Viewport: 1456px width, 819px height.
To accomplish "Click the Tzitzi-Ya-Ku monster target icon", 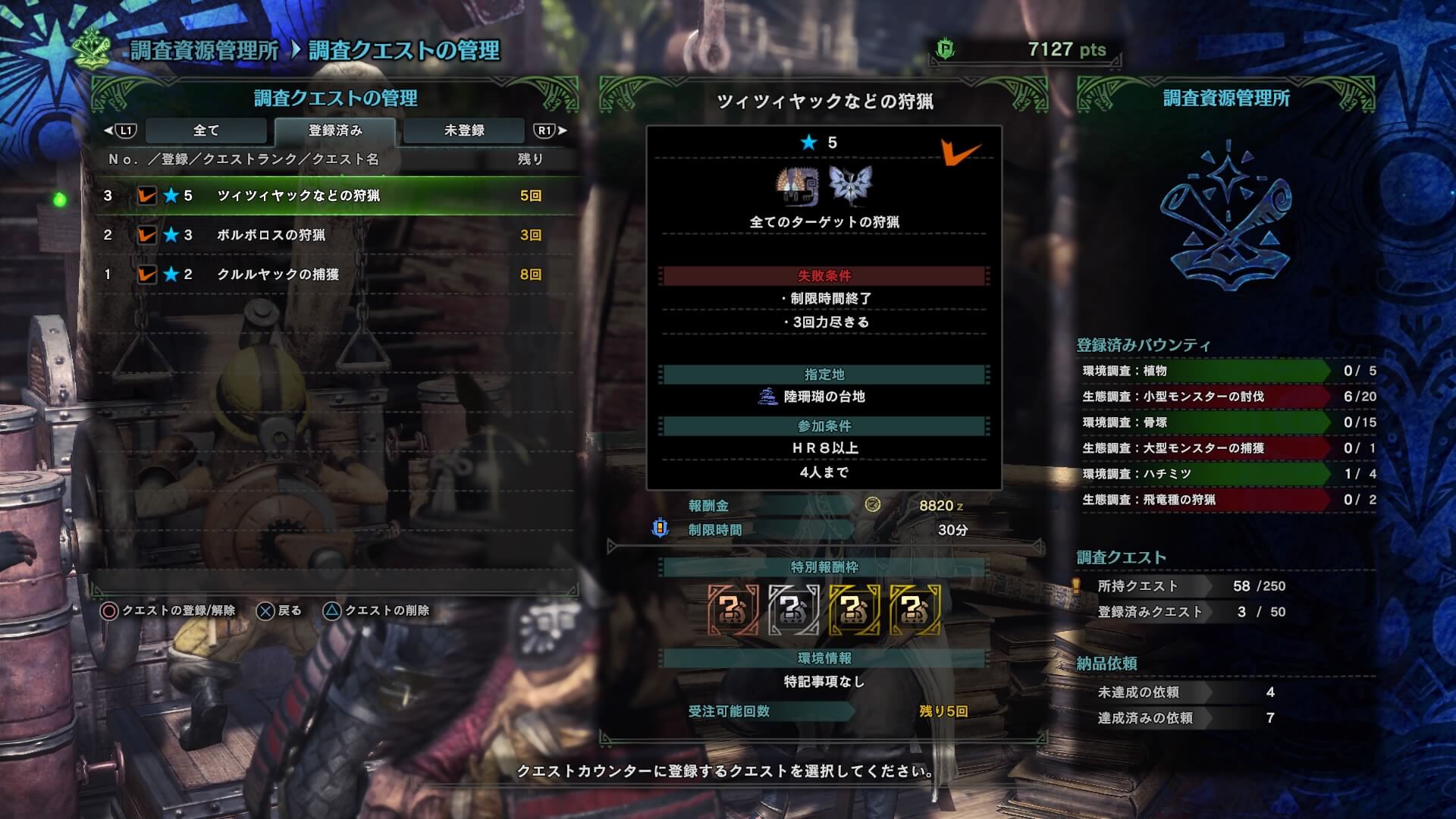I will [798, 187].
